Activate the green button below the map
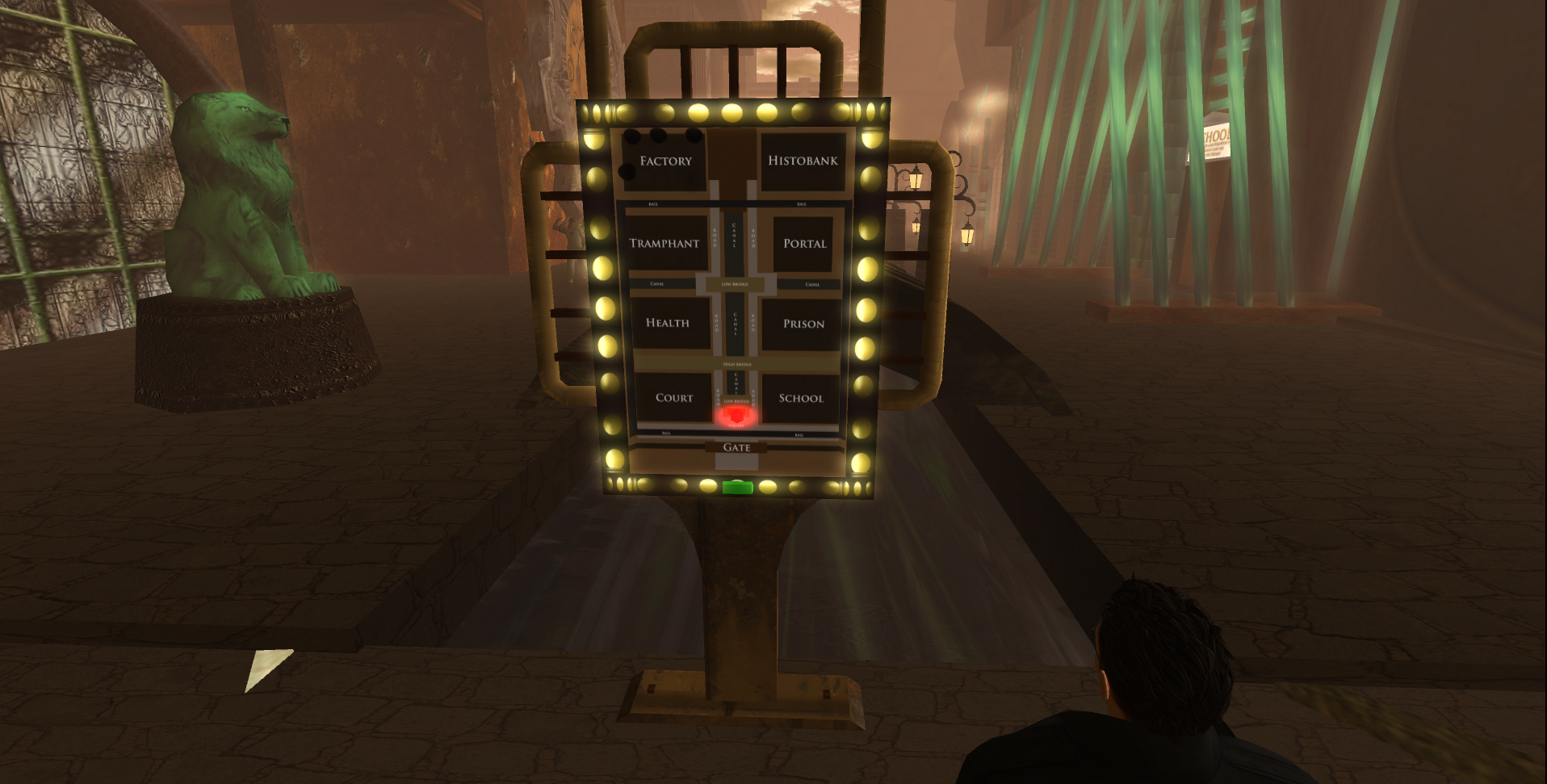 pos(737,487)
